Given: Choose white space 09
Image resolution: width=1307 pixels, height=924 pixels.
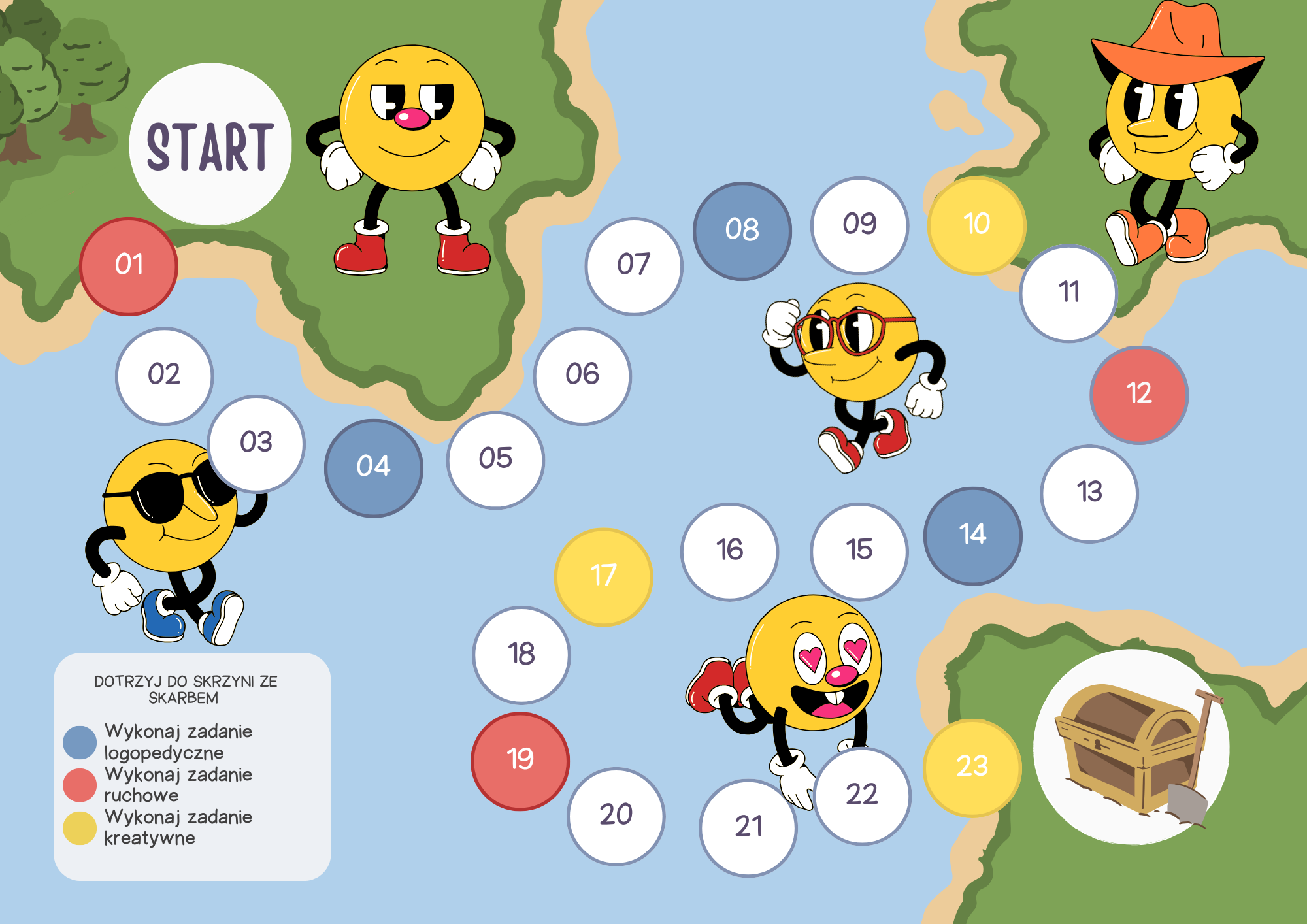Looking at the screenshot, I should click(x=859, y=225).
